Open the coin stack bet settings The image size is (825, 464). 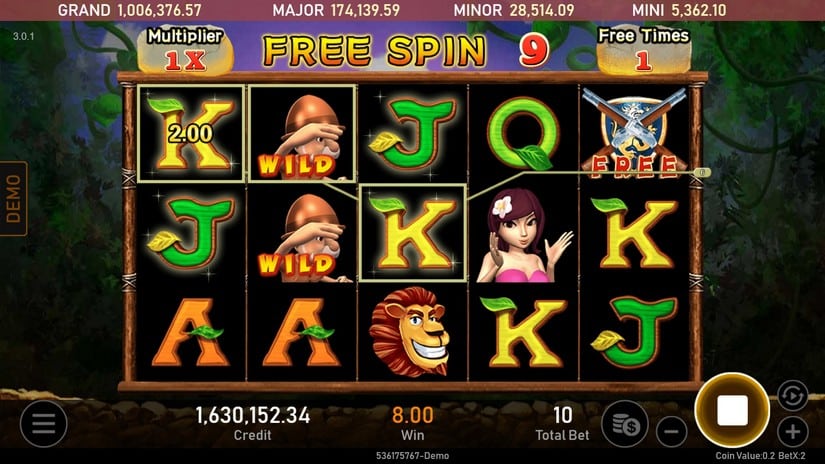coord(624,423)
